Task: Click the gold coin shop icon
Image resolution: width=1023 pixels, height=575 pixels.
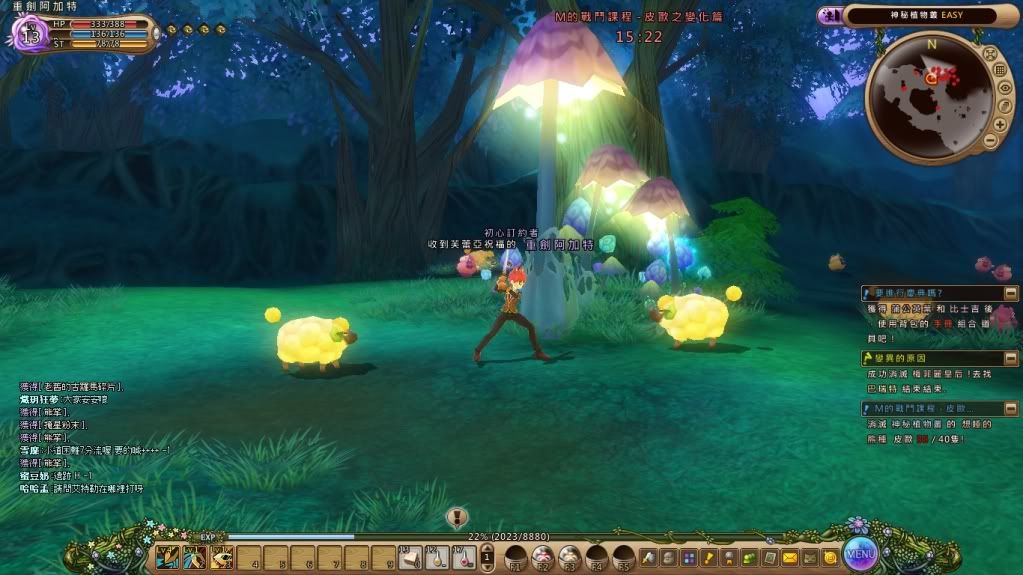Action: click(829, 557)
